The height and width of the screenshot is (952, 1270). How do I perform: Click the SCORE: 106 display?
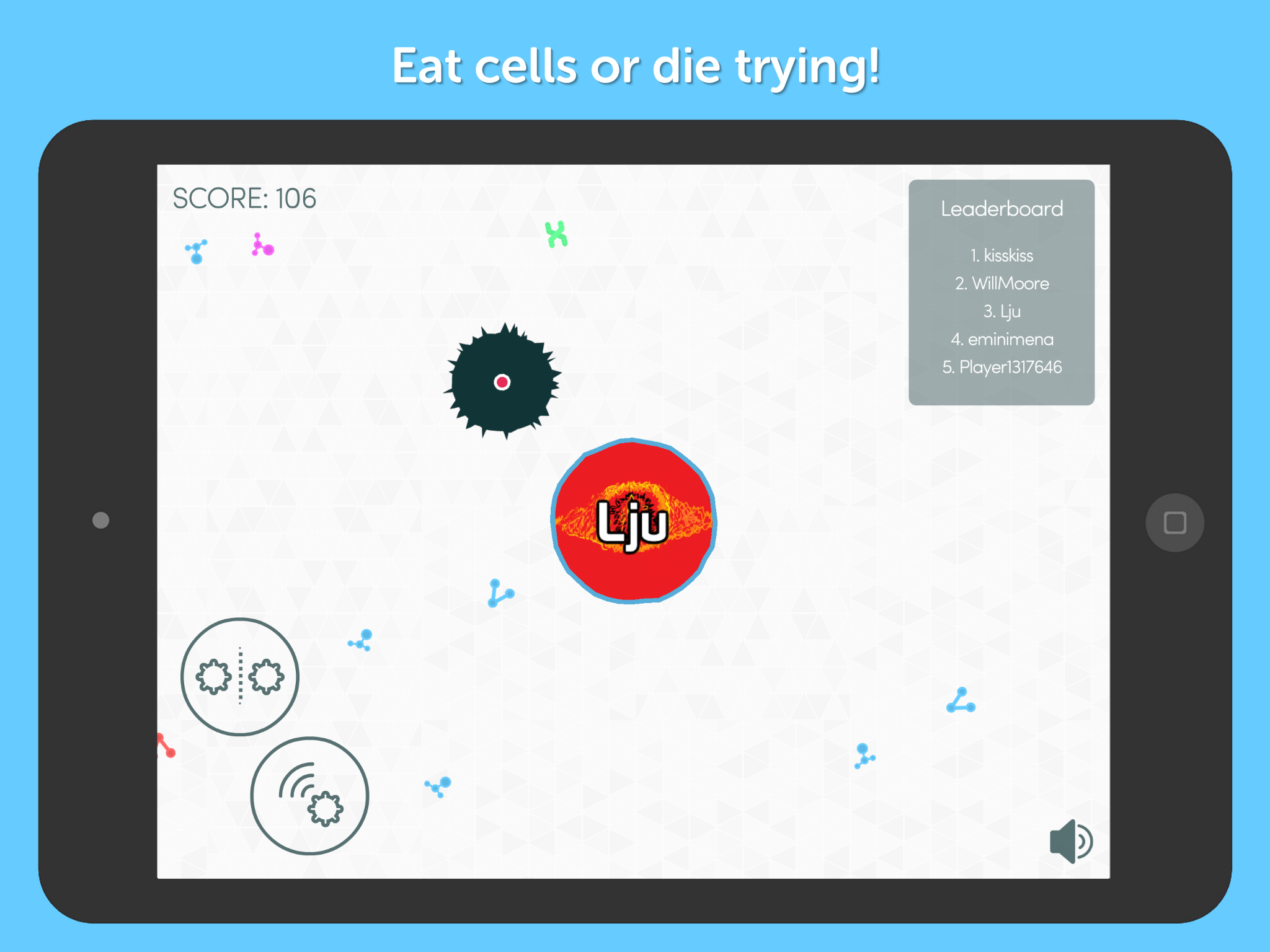(x=244, y=198)
